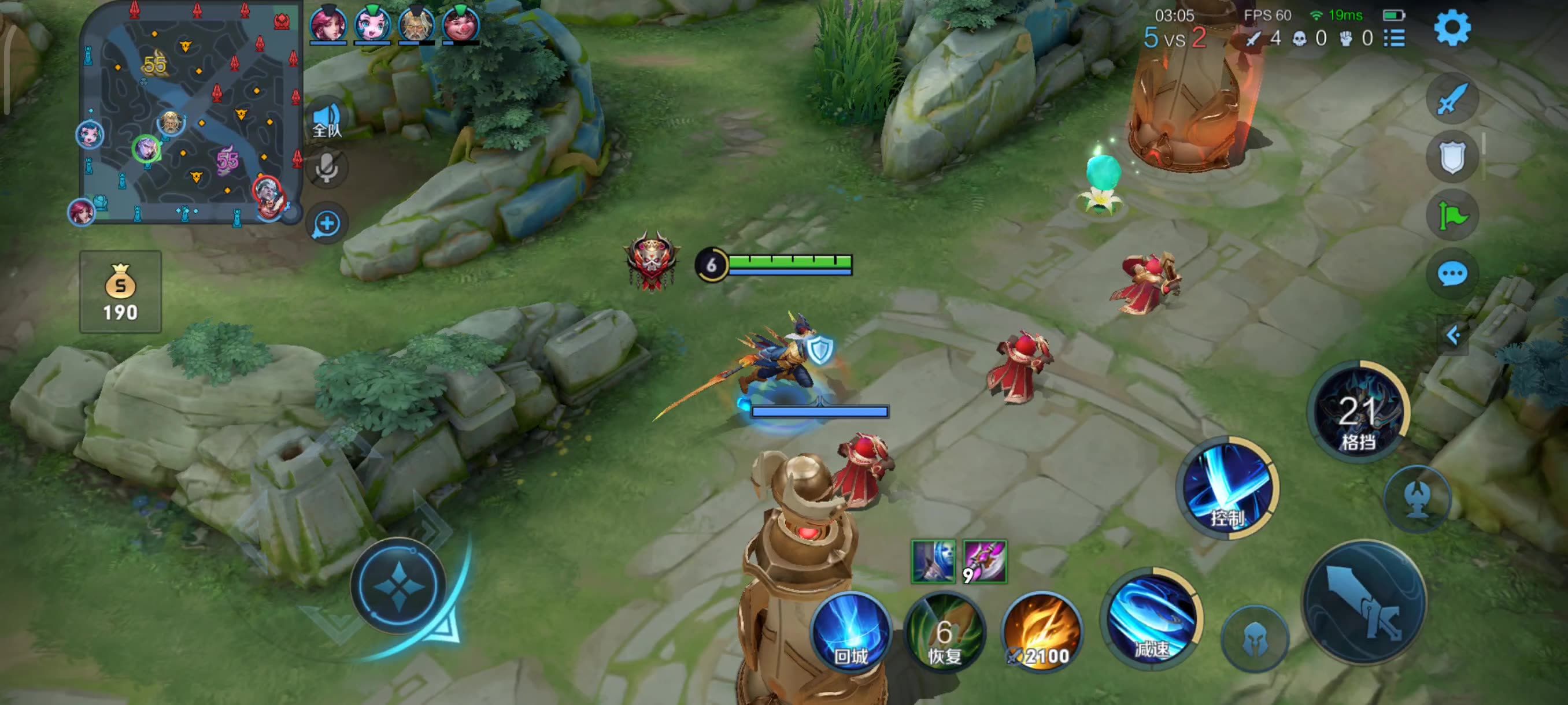The image size is (1568, 705).
Task: Send the shield retreat signal
Action: [1452, 157]
